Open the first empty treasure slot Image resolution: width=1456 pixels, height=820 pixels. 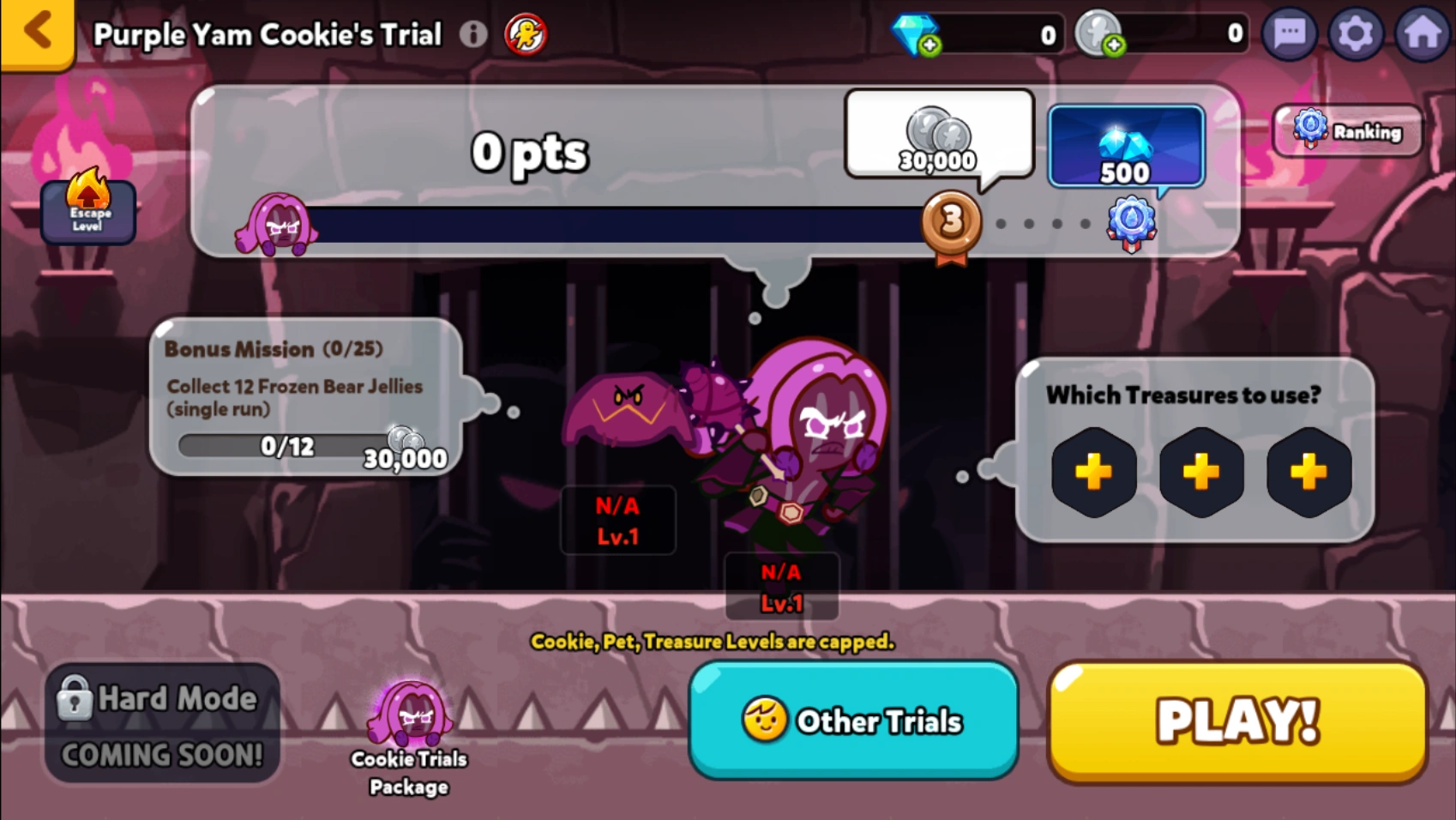pyautogui.click(x=1093, y=473)
